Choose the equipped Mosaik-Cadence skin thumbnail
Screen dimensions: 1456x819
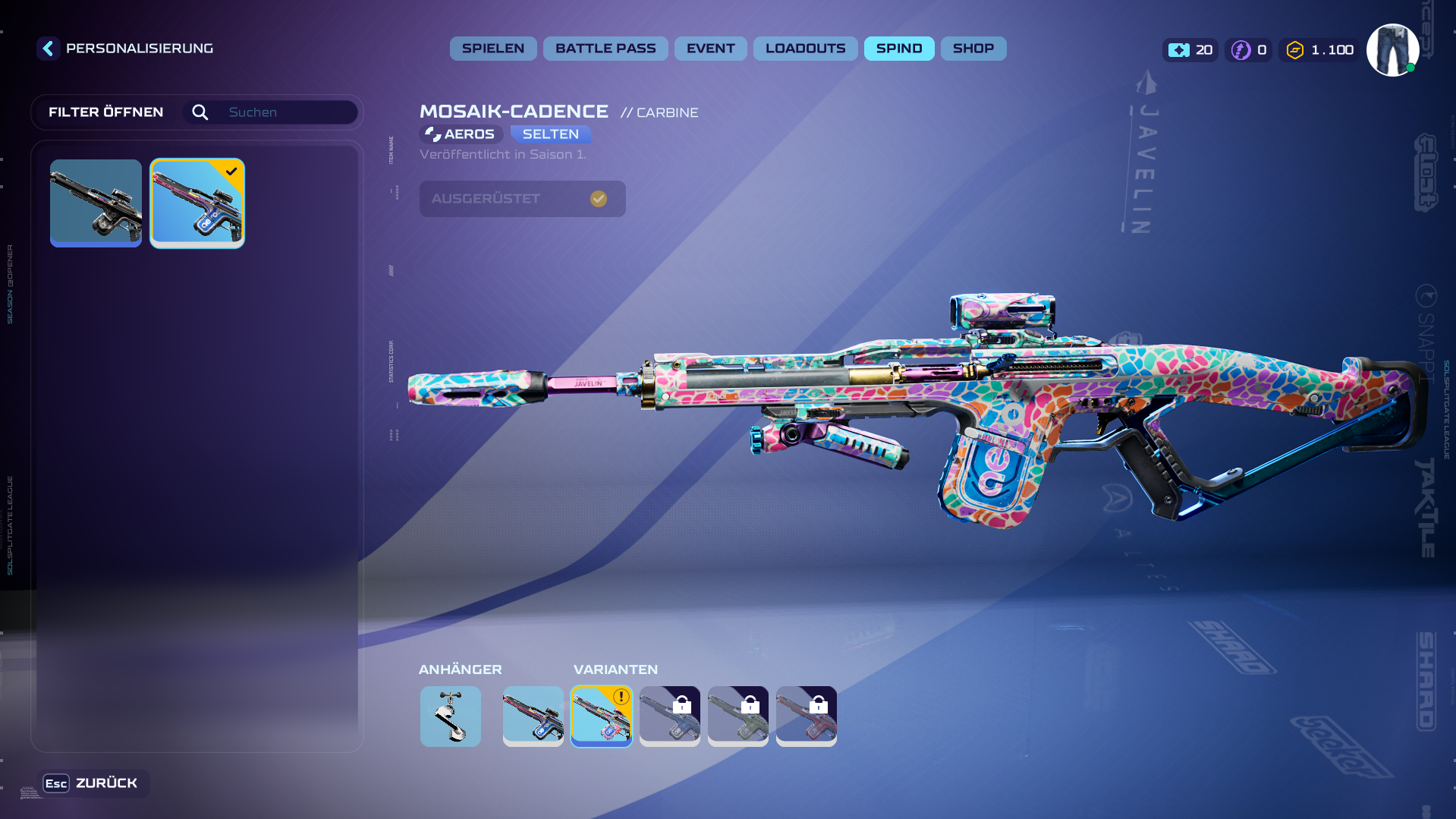tap(197, 203)
